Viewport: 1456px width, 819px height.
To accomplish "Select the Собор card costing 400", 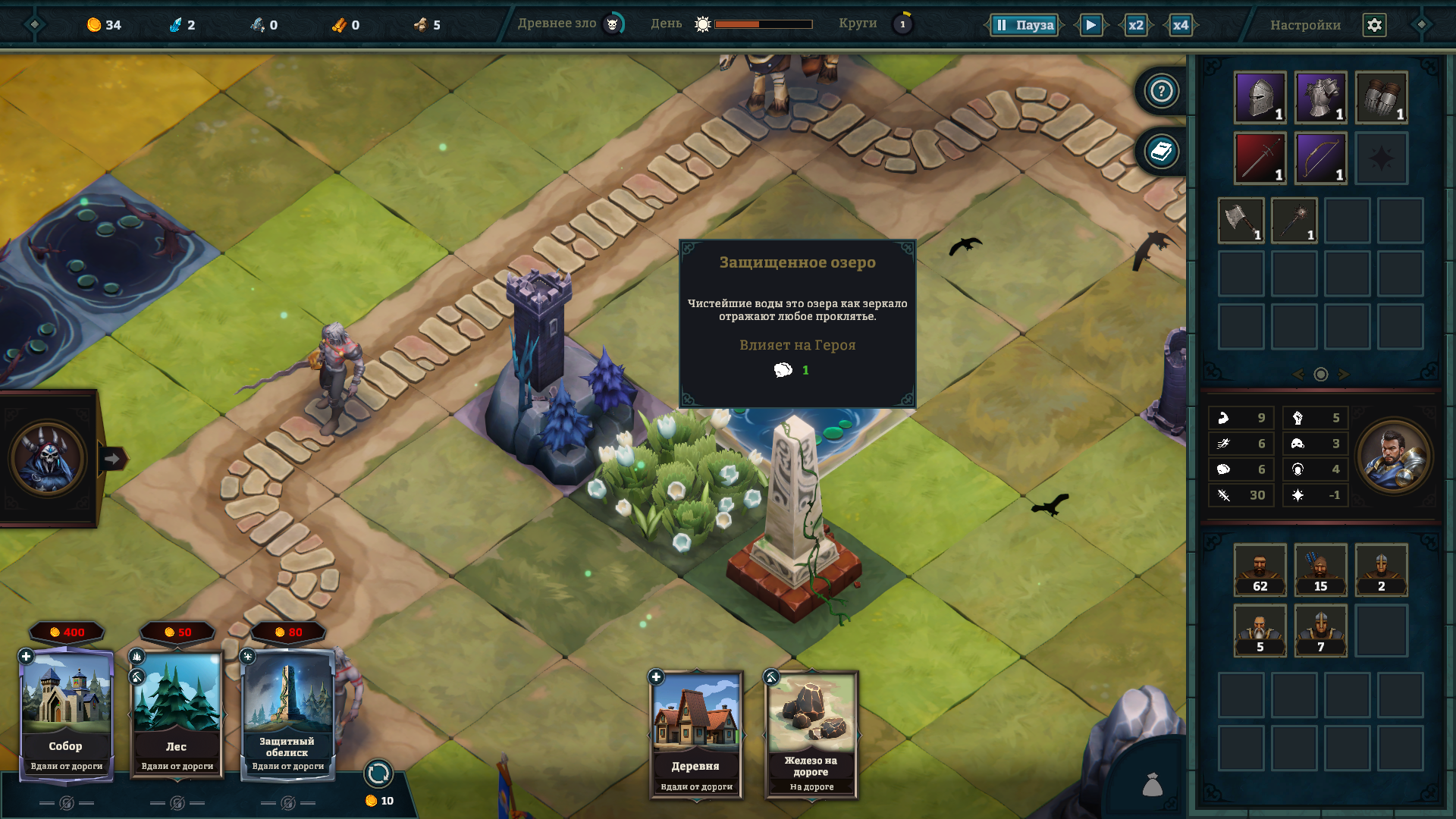I will [x=66, y=713].
